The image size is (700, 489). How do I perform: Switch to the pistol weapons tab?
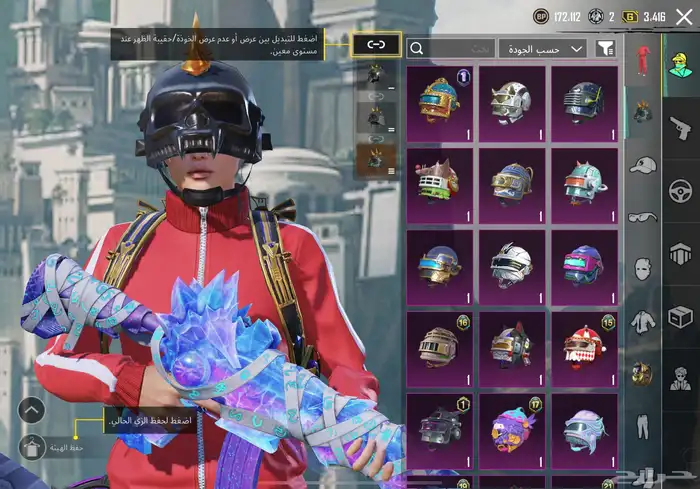(681, 127)
